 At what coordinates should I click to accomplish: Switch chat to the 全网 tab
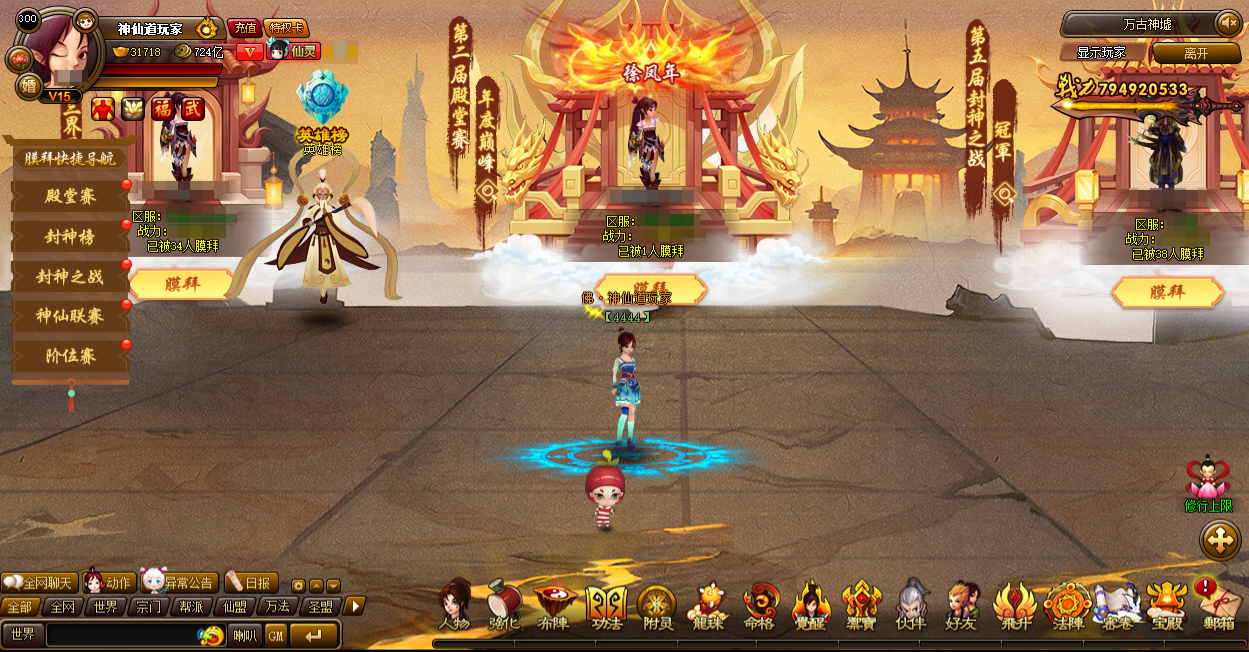pos(63,607)
